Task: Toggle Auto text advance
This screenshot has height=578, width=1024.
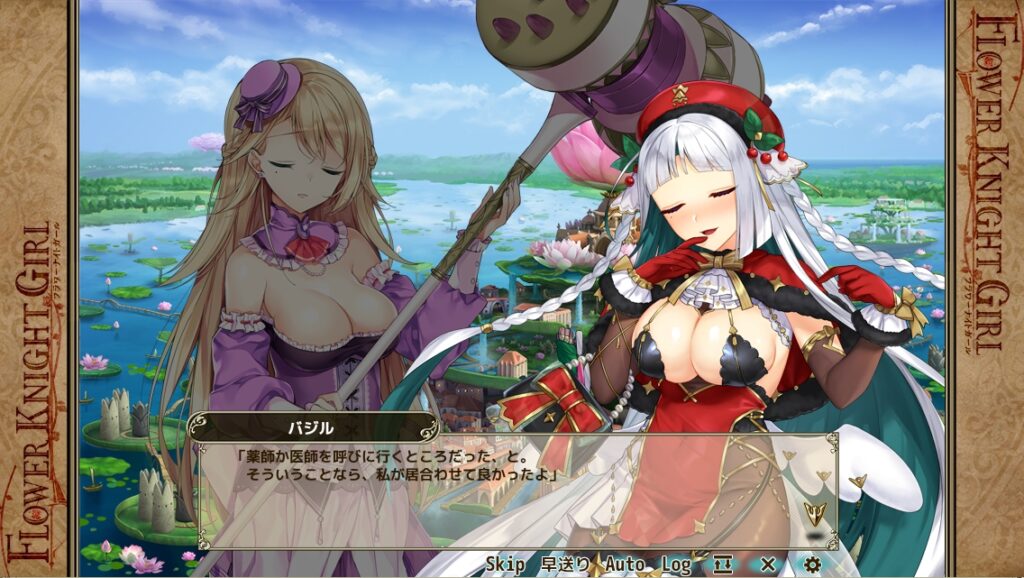Action: pyautogui.click(x=625, y=565)
